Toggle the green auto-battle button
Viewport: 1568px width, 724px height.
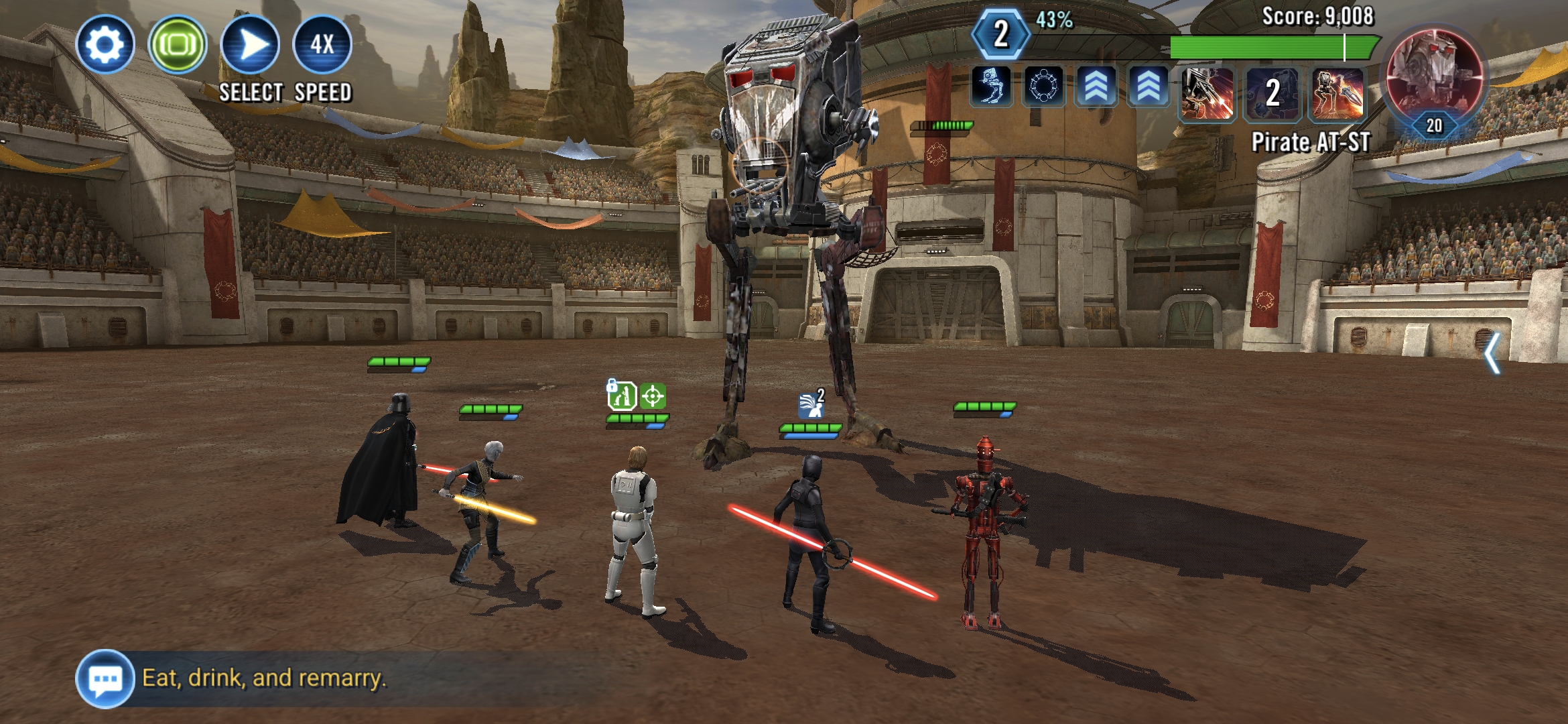(x=178, y=44)
